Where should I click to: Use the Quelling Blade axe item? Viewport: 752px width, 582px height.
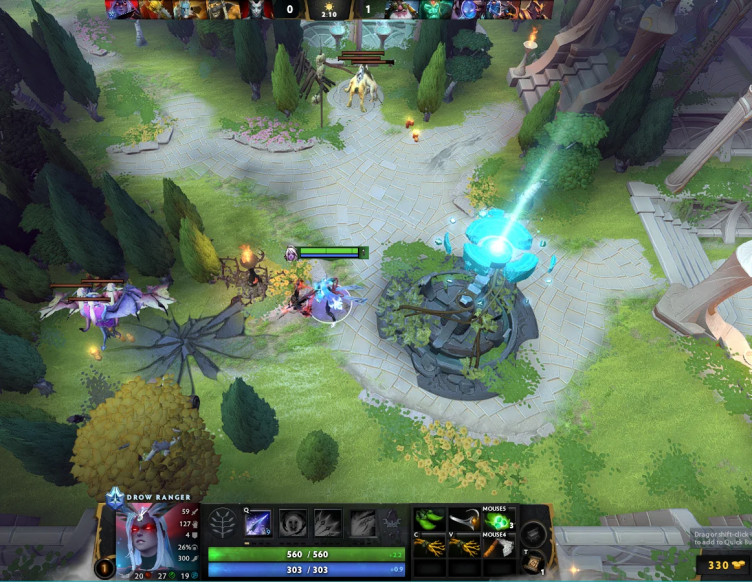click(x=497, y=546)
